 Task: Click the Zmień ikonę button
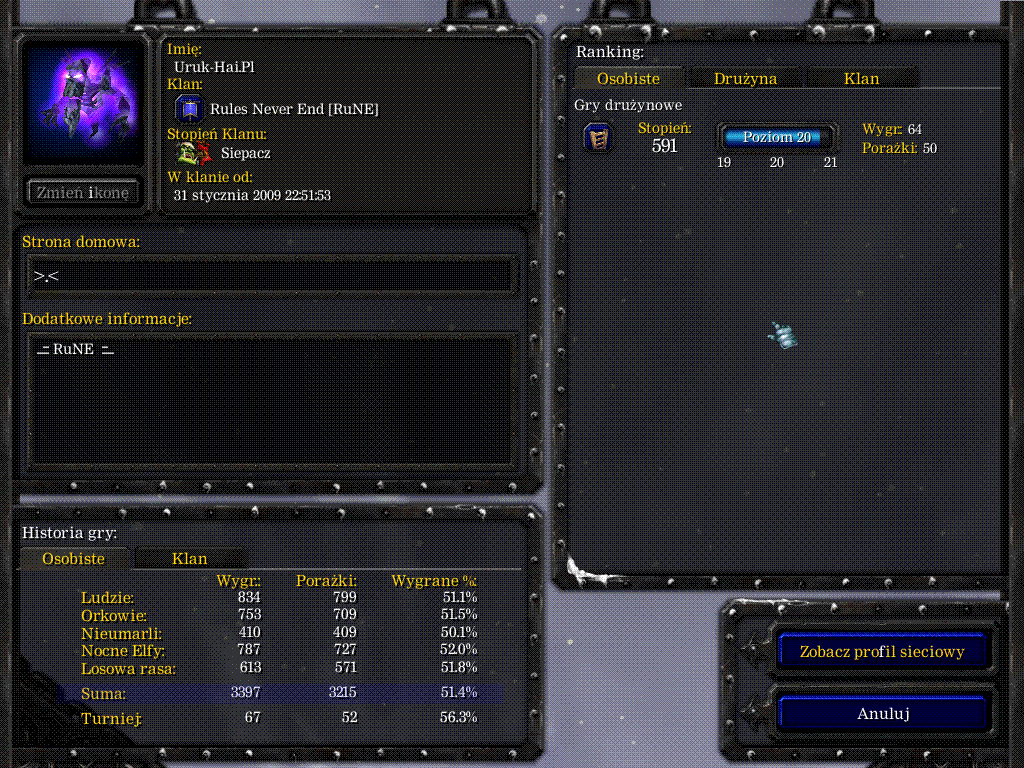click(x=83, y=193)
